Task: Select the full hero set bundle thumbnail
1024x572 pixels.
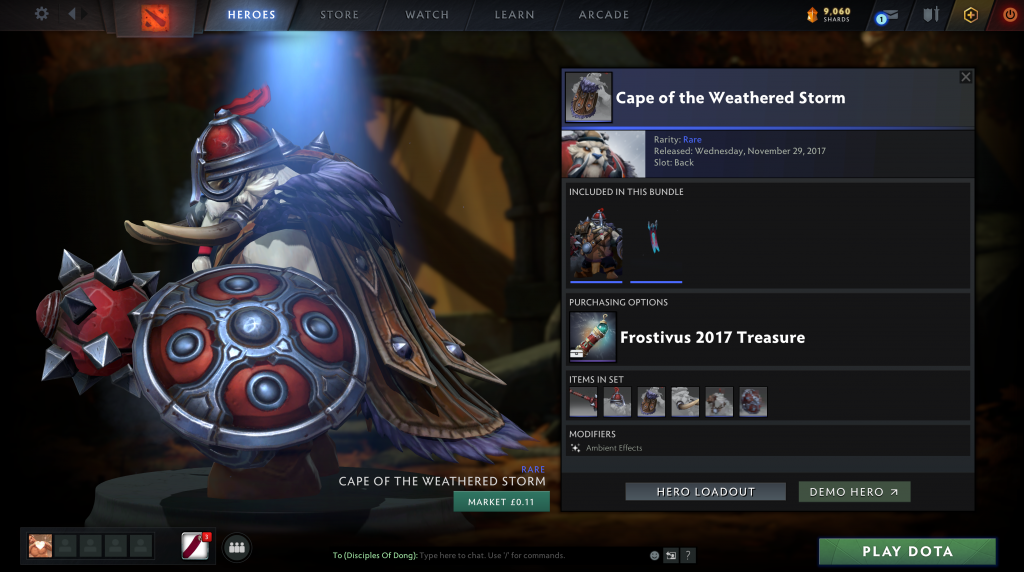Action: point(595,243)
